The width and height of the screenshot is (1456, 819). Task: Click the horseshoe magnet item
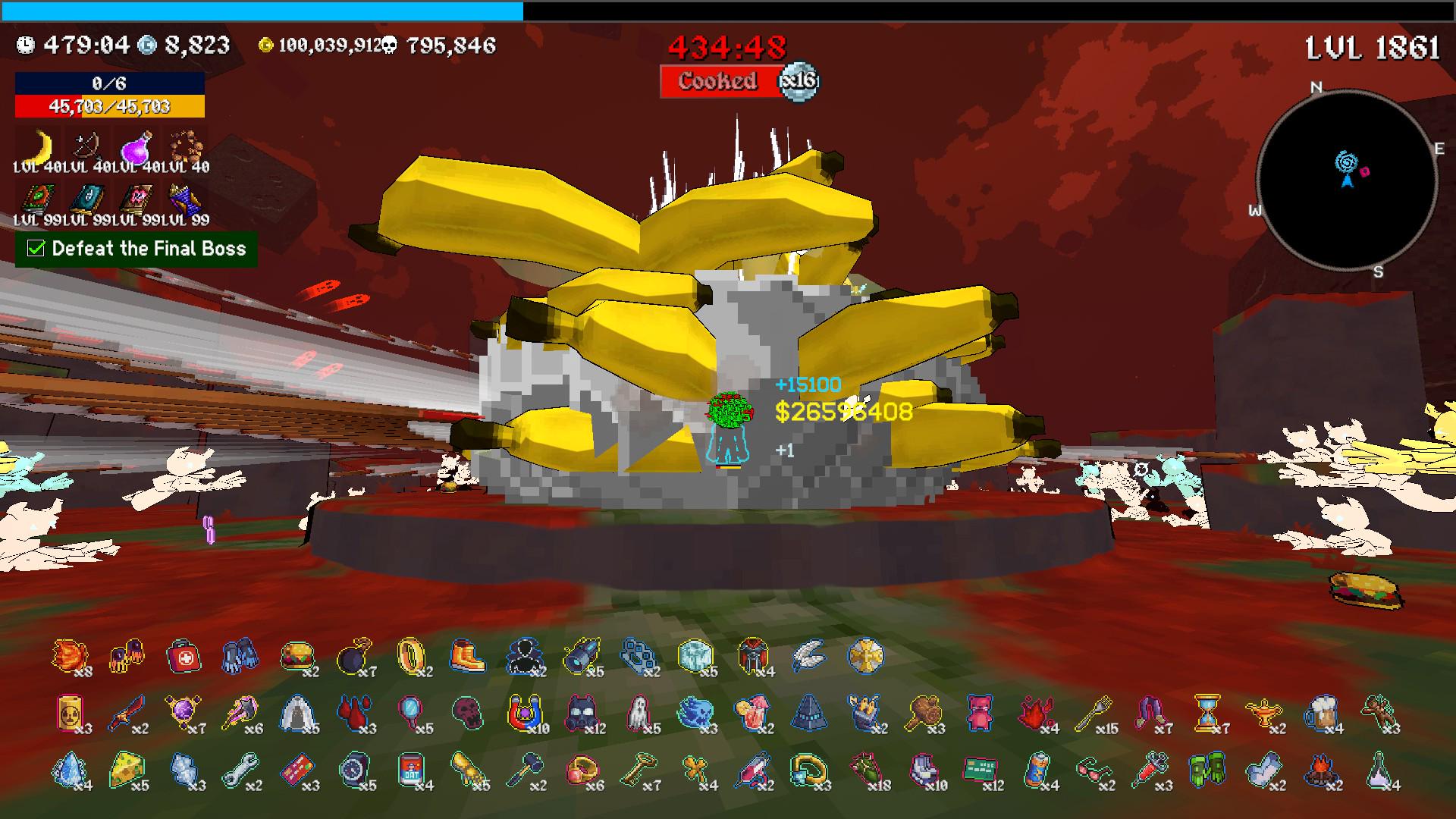(x=523, y=713)
